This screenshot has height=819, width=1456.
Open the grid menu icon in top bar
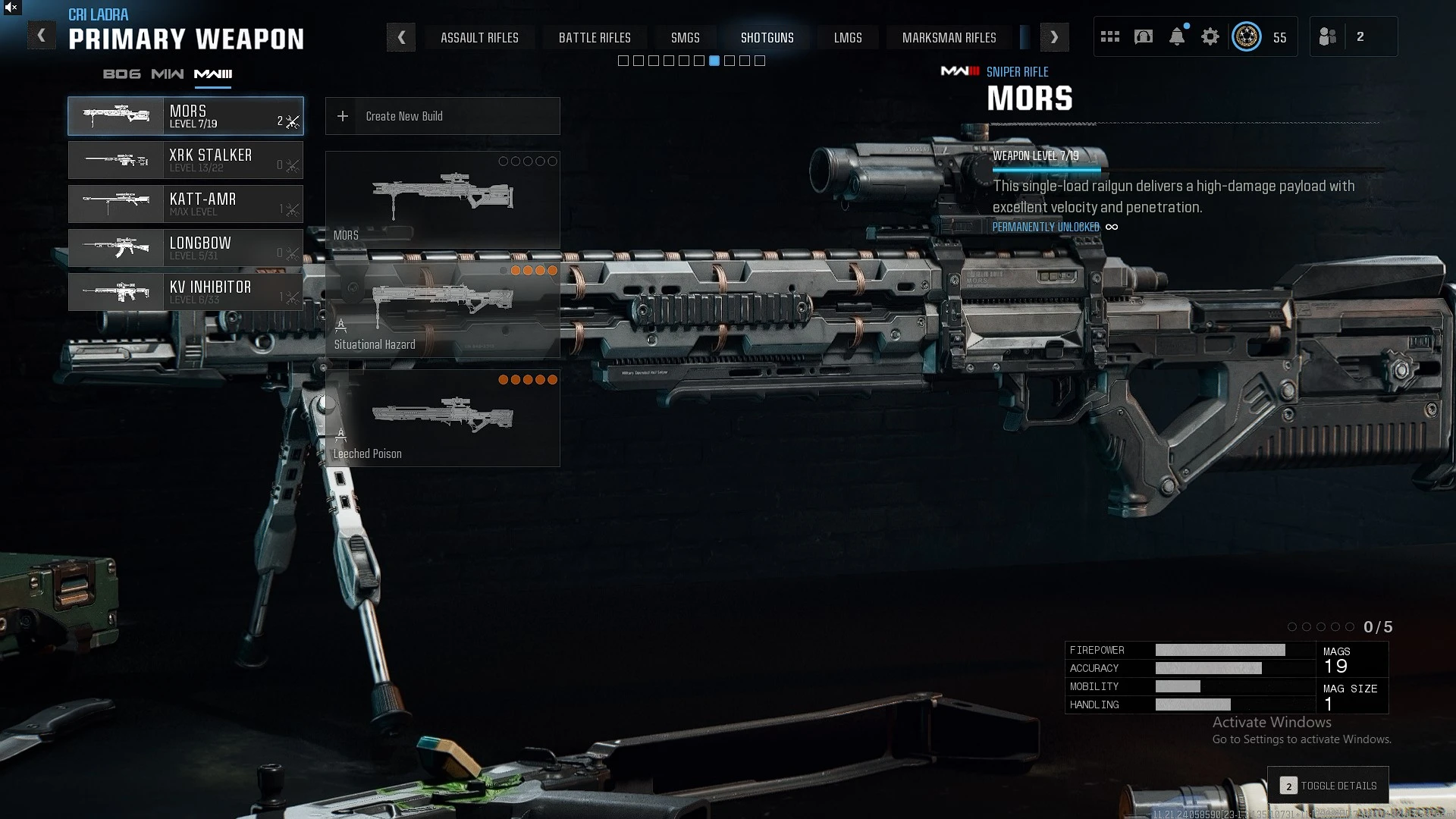pyautogui.click(x=1109, y=36)
